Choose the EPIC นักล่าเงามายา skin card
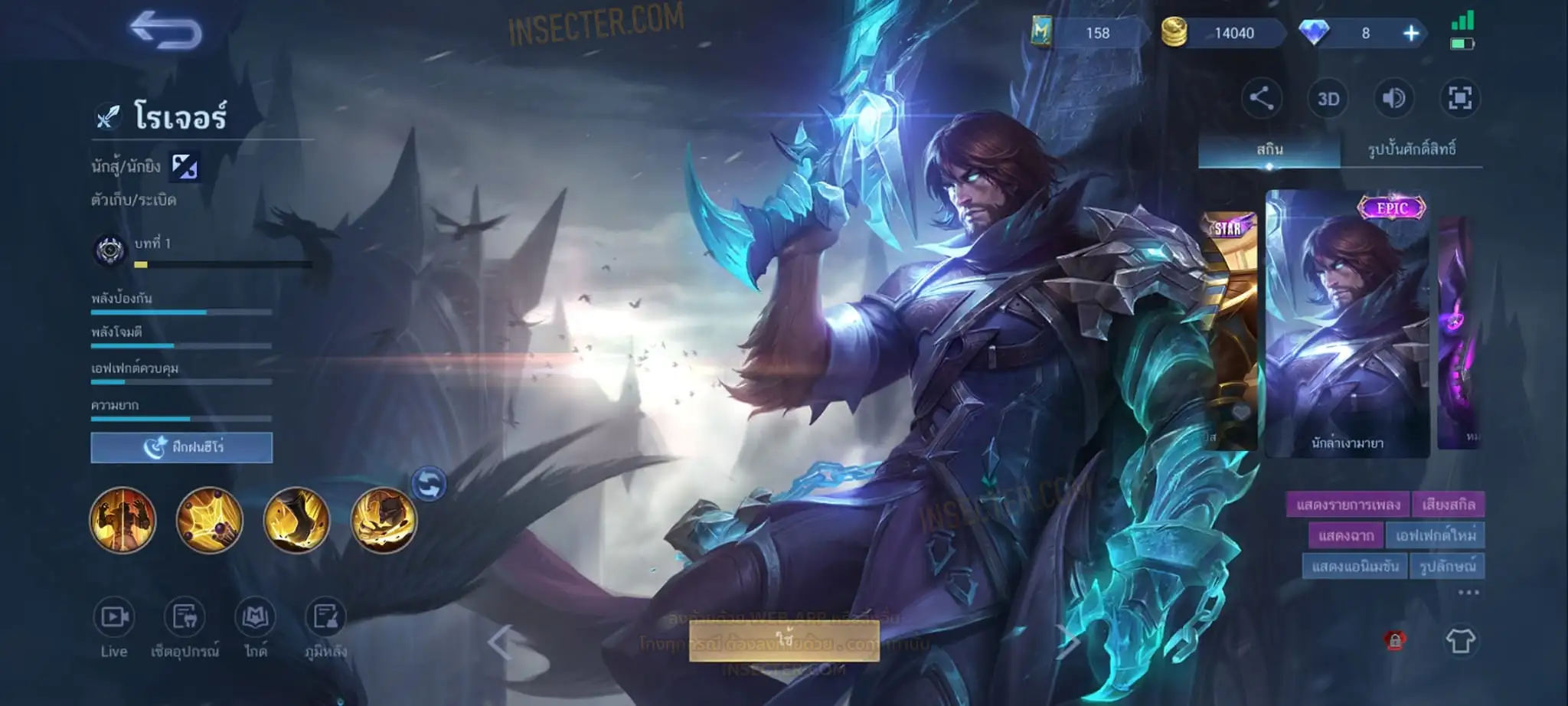The image size is (1568, 706). coord(1347,325)
